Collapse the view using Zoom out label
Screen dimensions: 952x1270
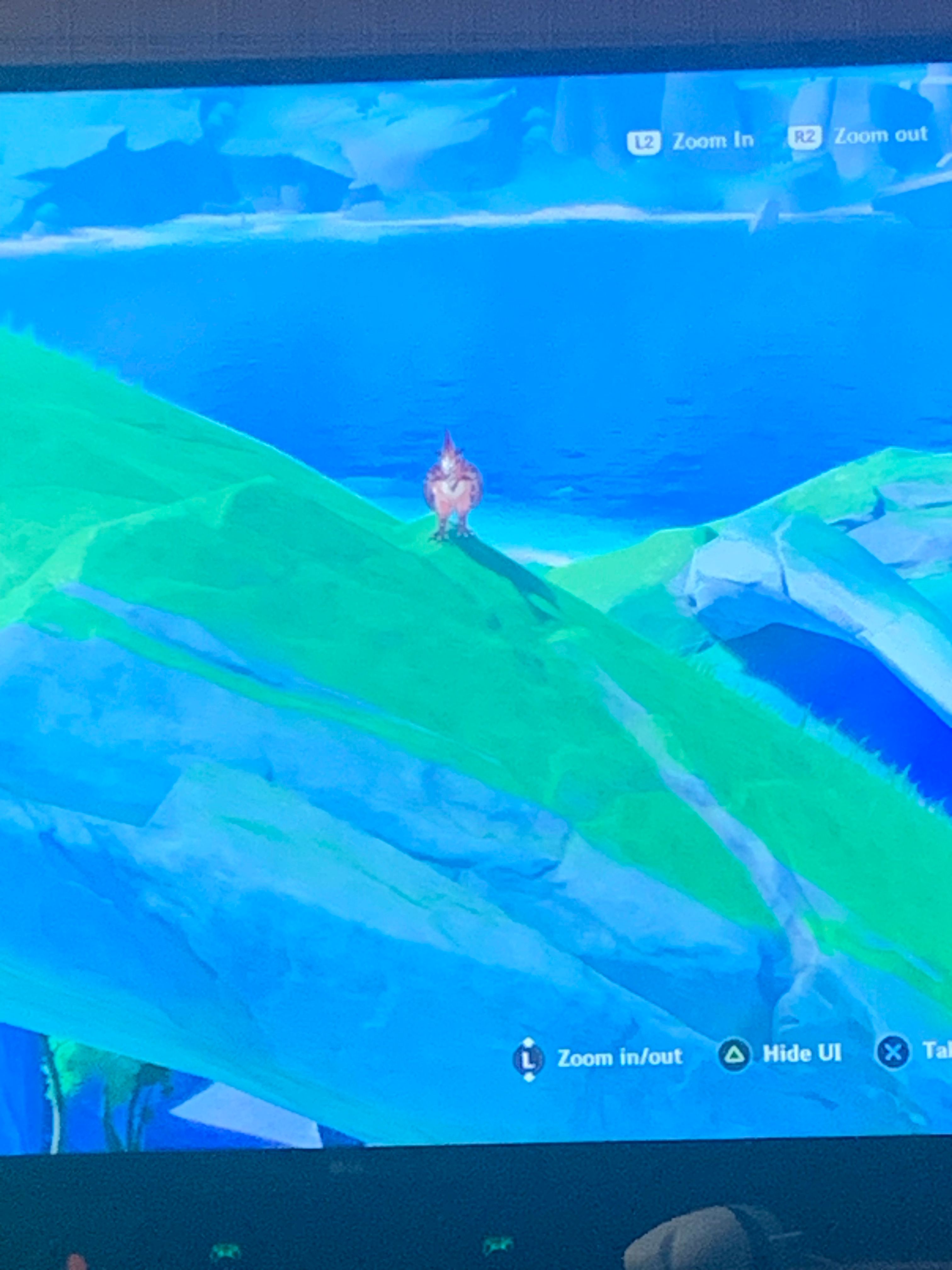point(880,135)
